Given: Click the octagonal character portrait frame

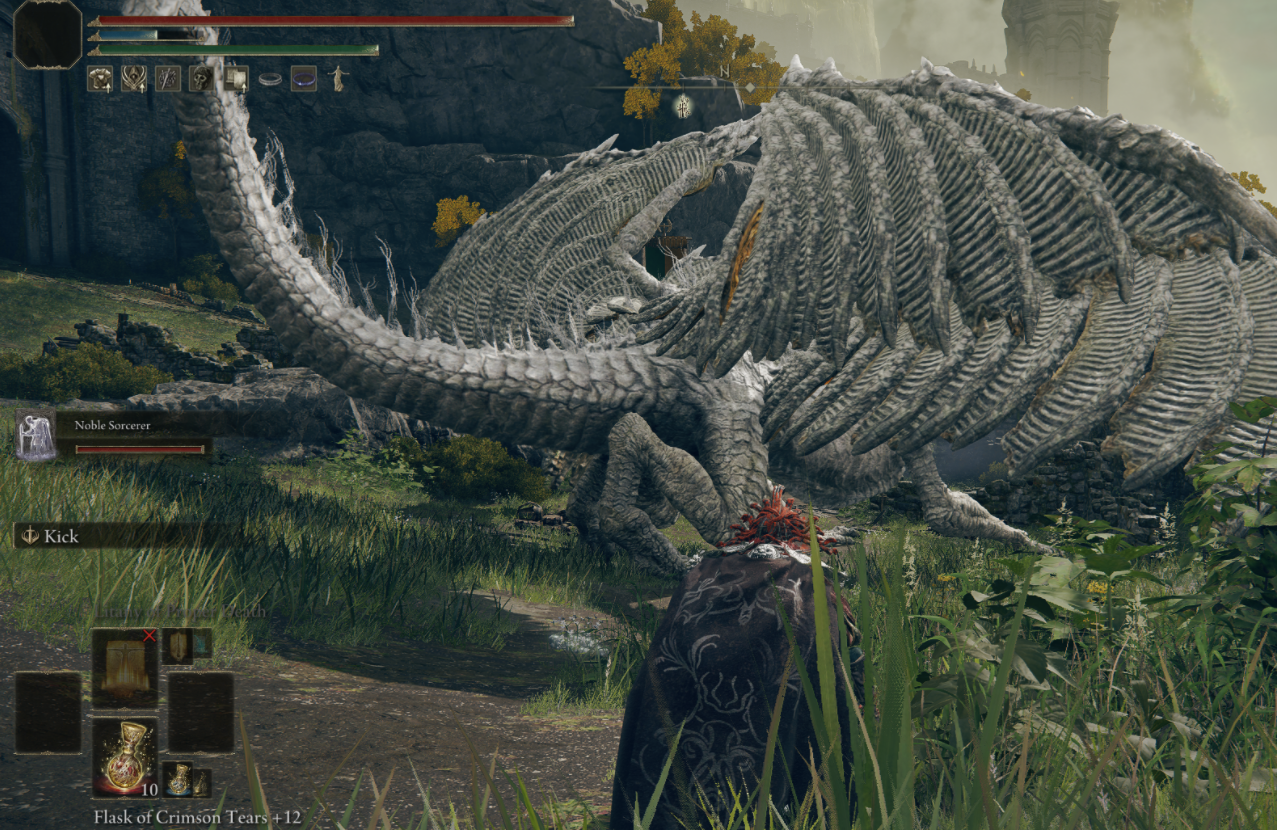Looking at the screenshot, I should click(48, 34).
